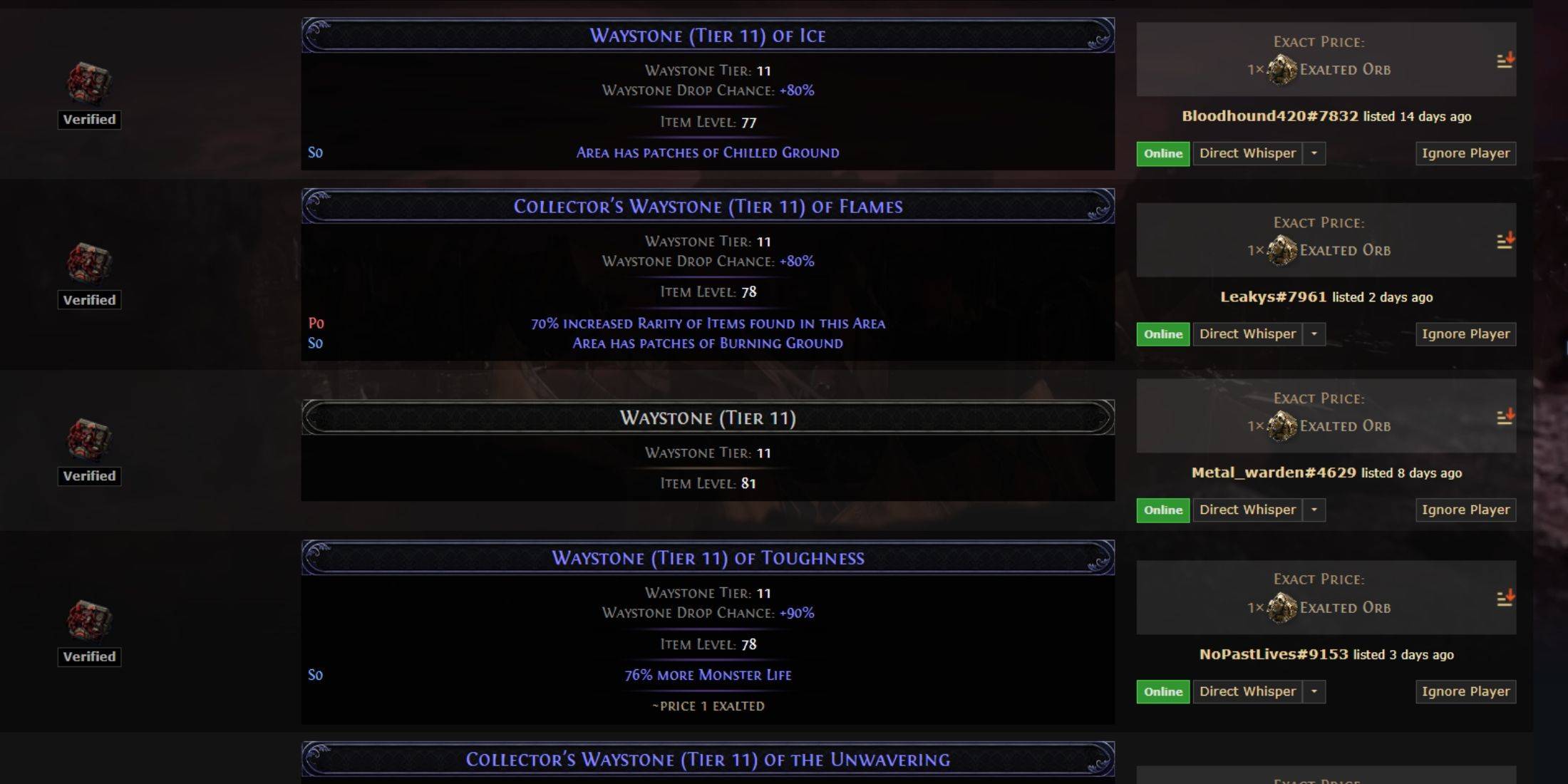Viewport: 1568px width, 784px height.
Task: Click the orange exchange icon on the Waystone of Ice listing
Action: point(1504,61)
